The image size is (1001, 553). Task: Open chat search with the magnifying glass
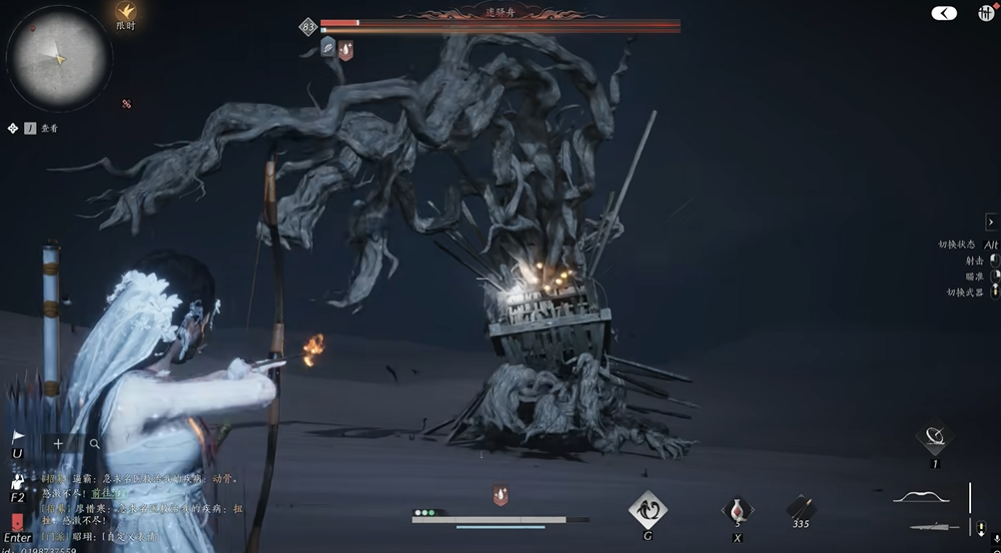point(95,443)
